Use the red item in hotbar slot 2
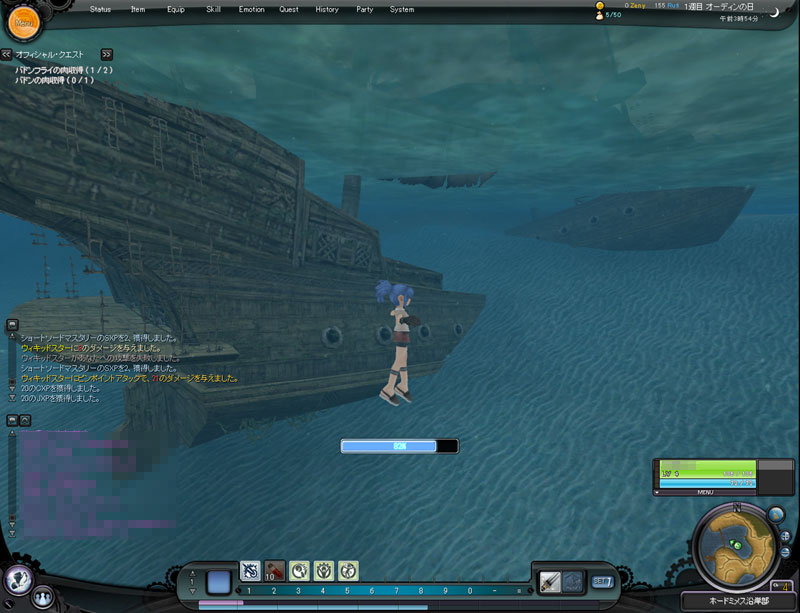 (274, 570)
